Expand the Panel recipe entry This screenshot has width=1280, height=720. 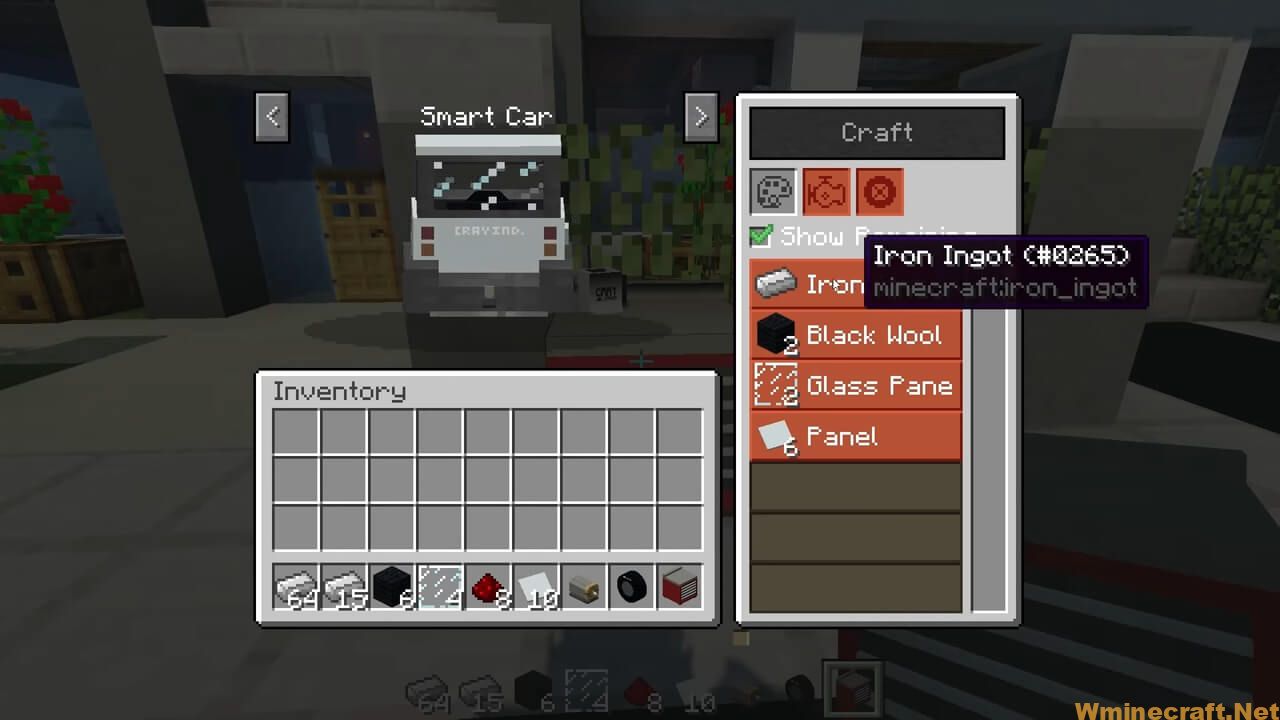pyautogui.click(x=855, y=436)
